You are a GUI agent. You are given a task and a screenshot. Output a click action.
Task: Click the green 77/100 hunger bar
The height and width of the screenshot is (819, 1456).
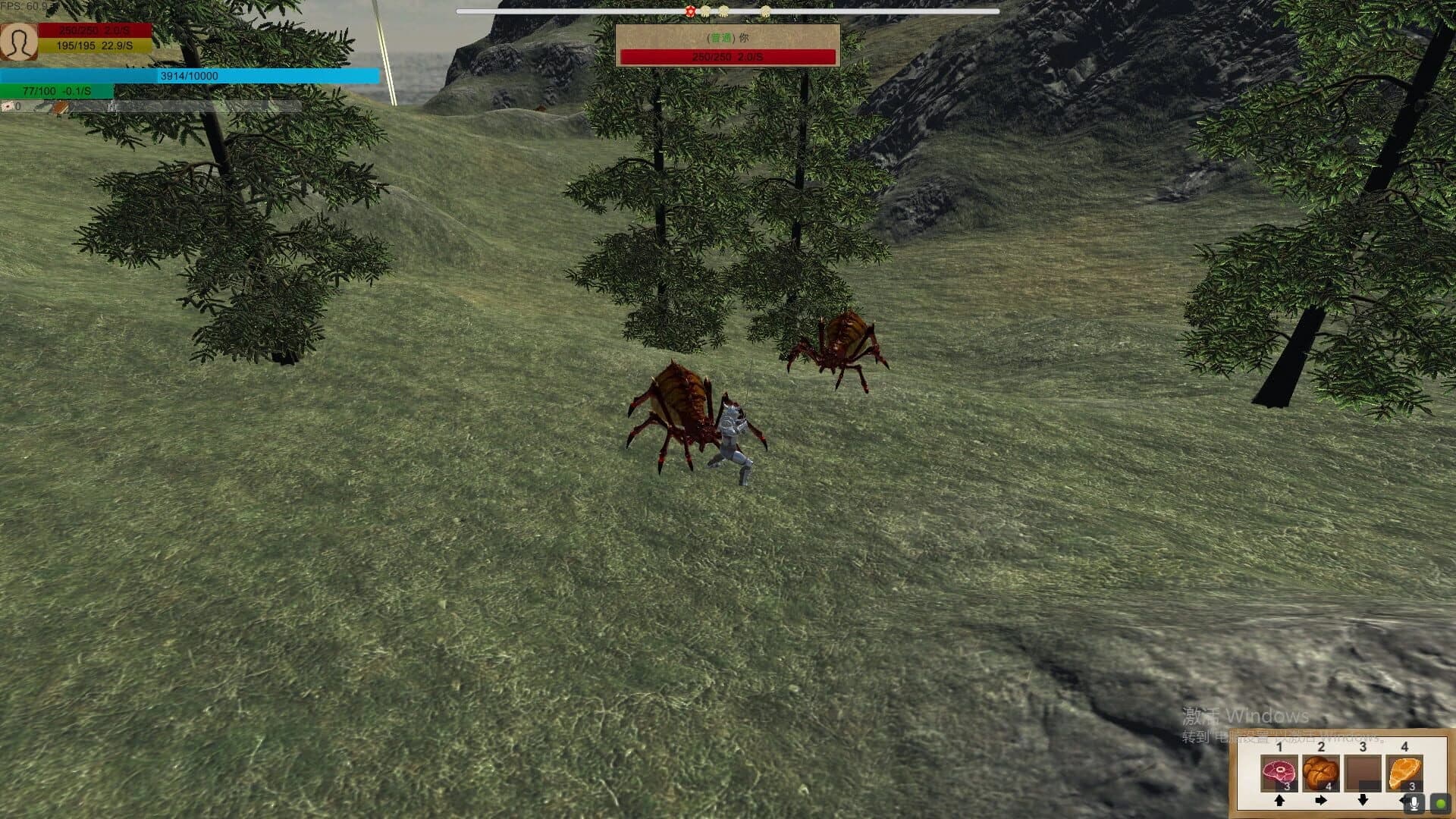click(57, 91)
